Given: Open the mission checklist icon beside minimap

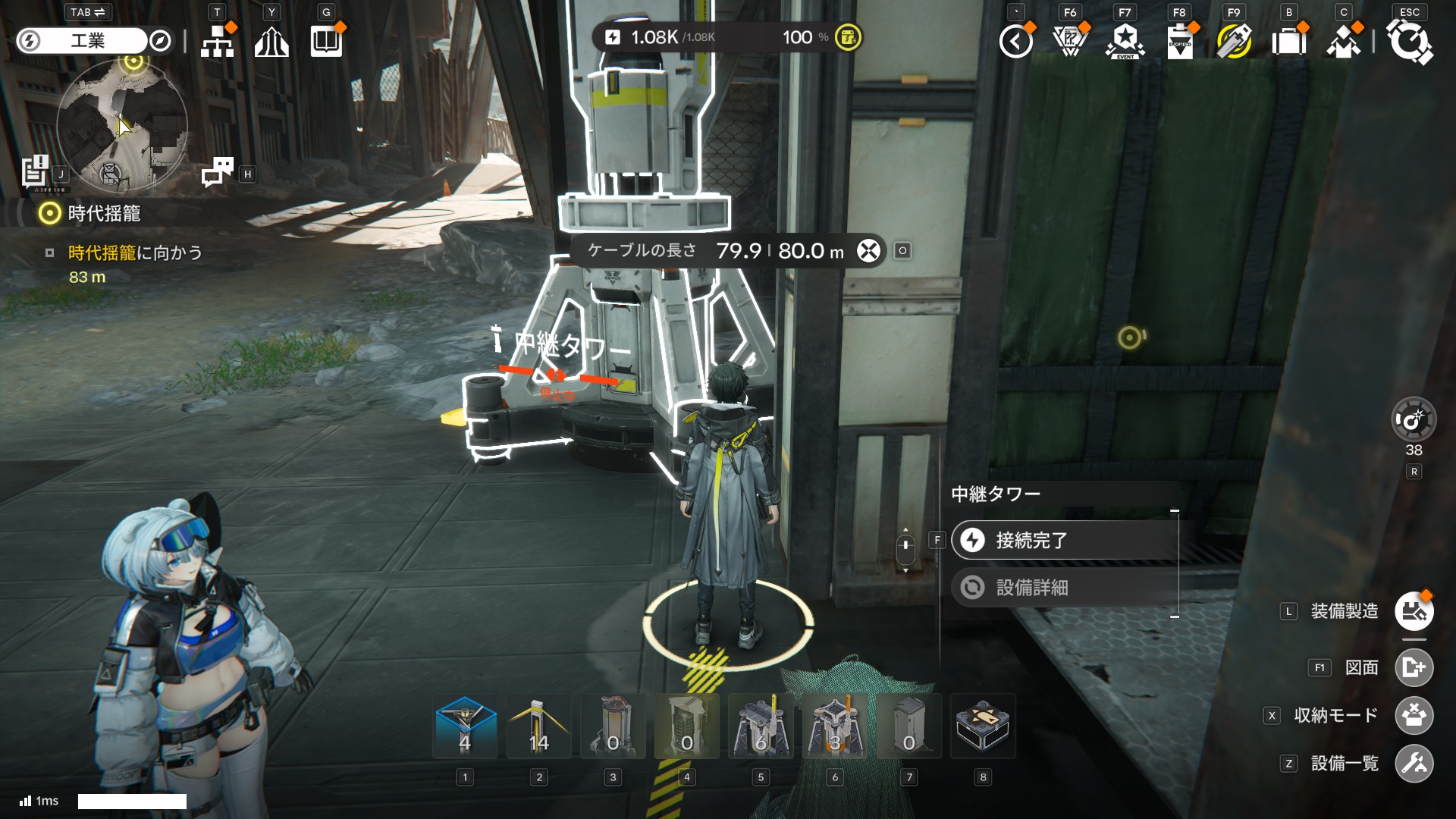Looking at the screenshot, I should tap(35, 172).
